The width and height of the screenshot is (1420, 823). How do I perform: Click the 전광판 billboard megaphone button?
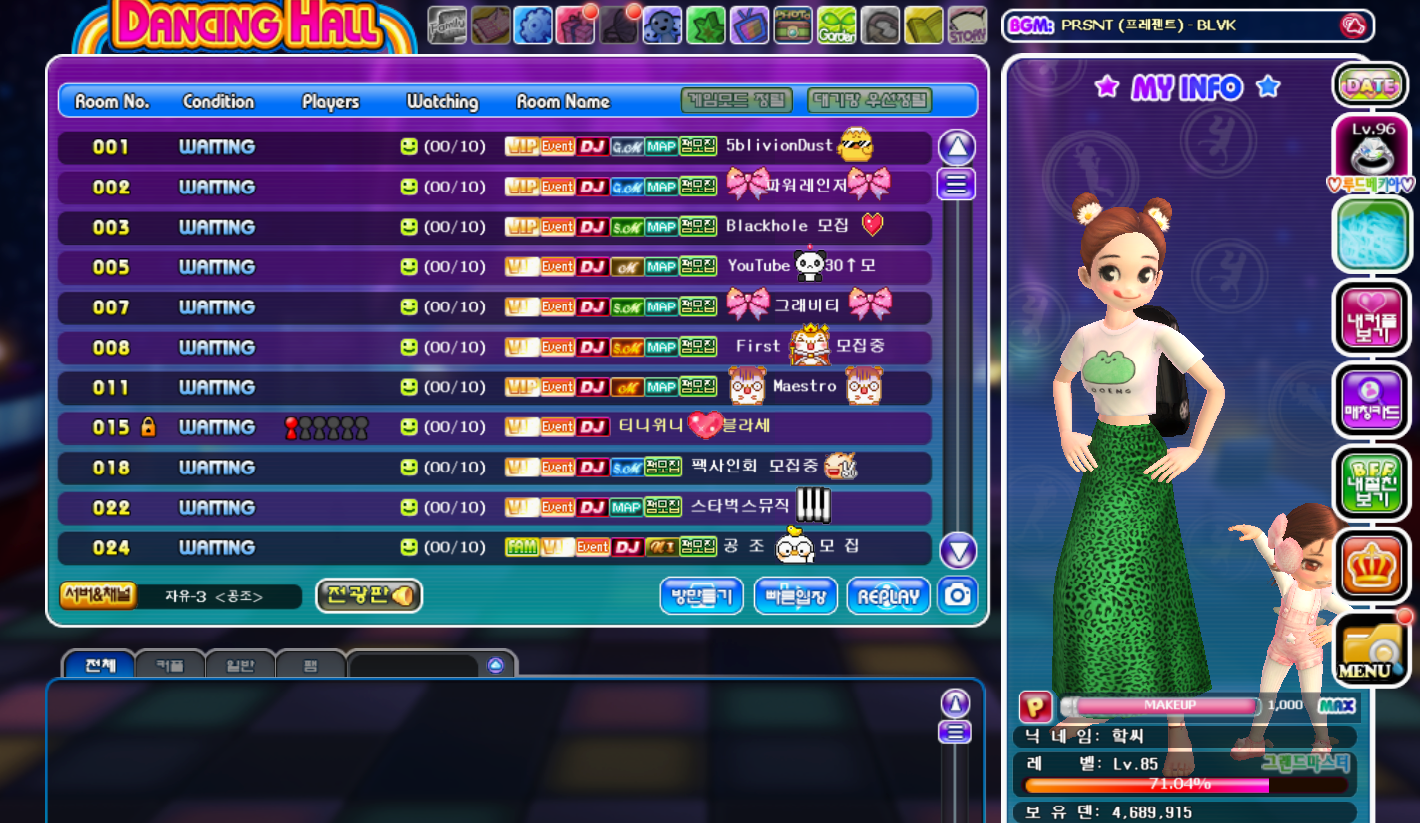point(369,596)
